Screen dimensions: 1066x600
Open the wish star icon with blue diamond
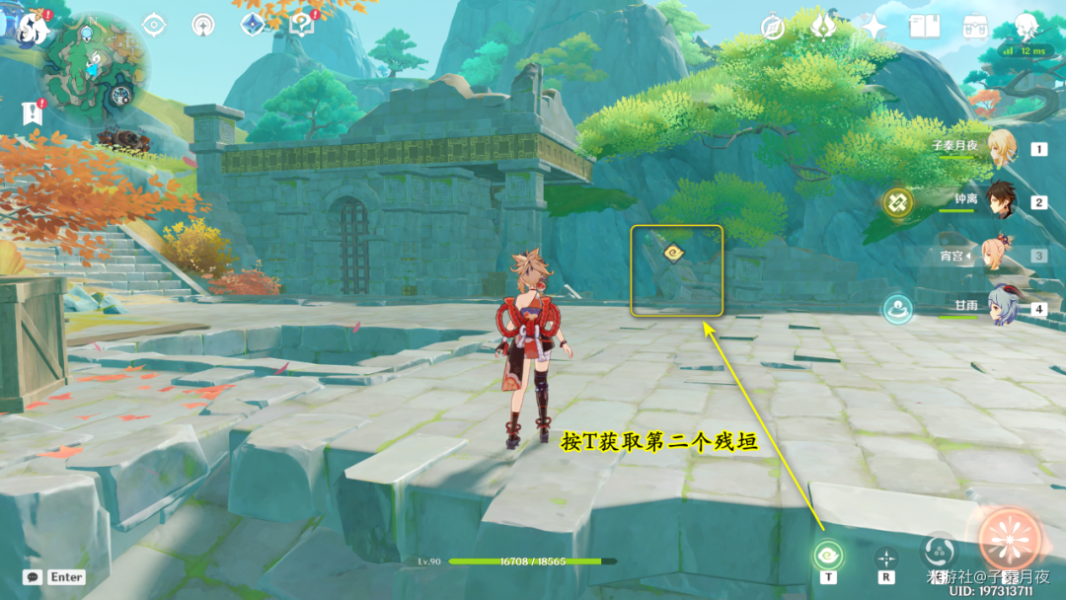(x=253, y=23)
